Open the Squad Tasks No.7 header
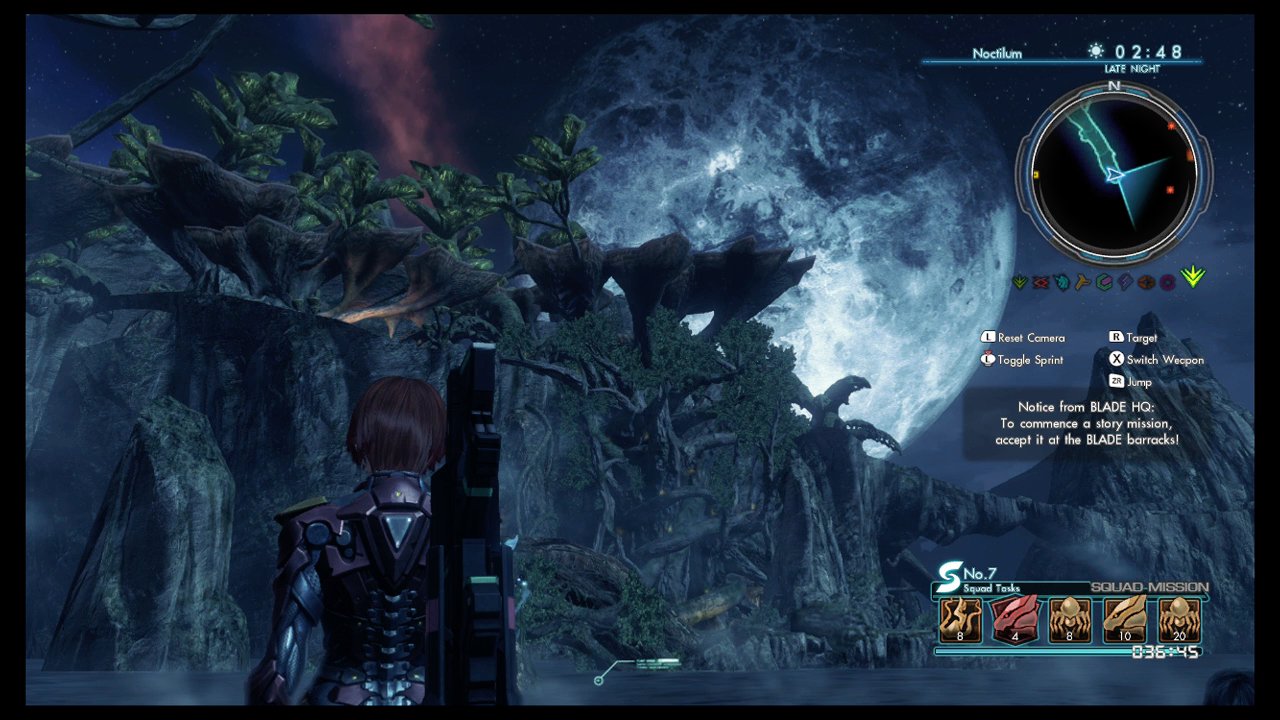 pos(980,579)
